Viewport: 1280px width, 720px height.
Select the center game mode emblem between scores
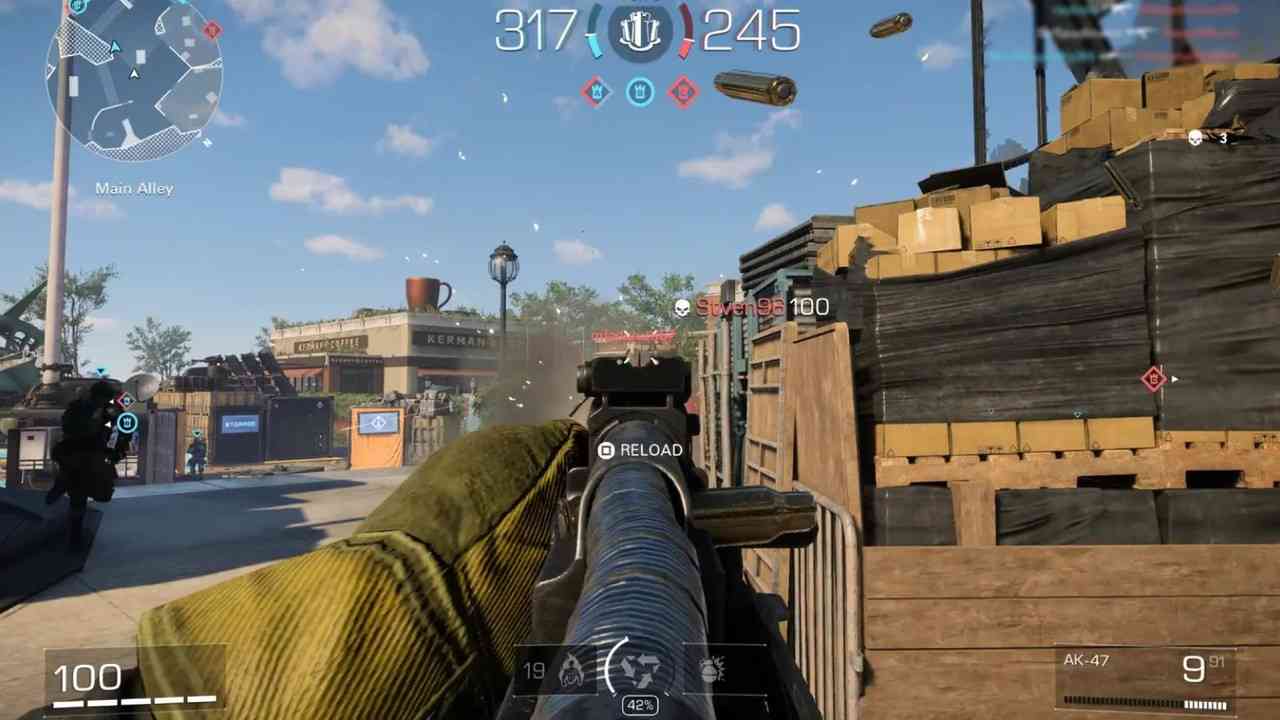(x=640, y=32)
